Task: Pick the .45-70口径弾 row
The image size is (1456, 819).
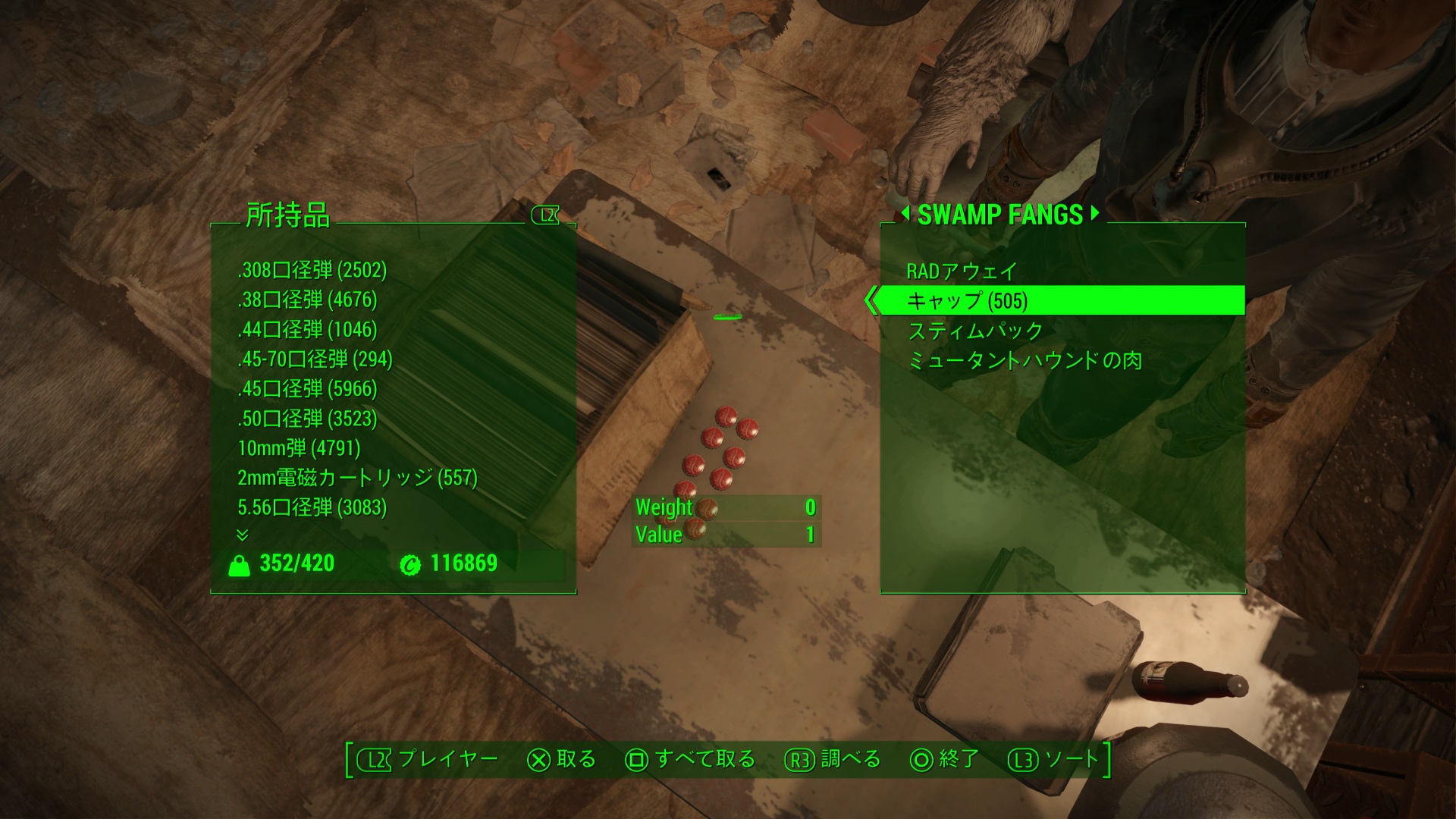Action: tap(315, 359)
